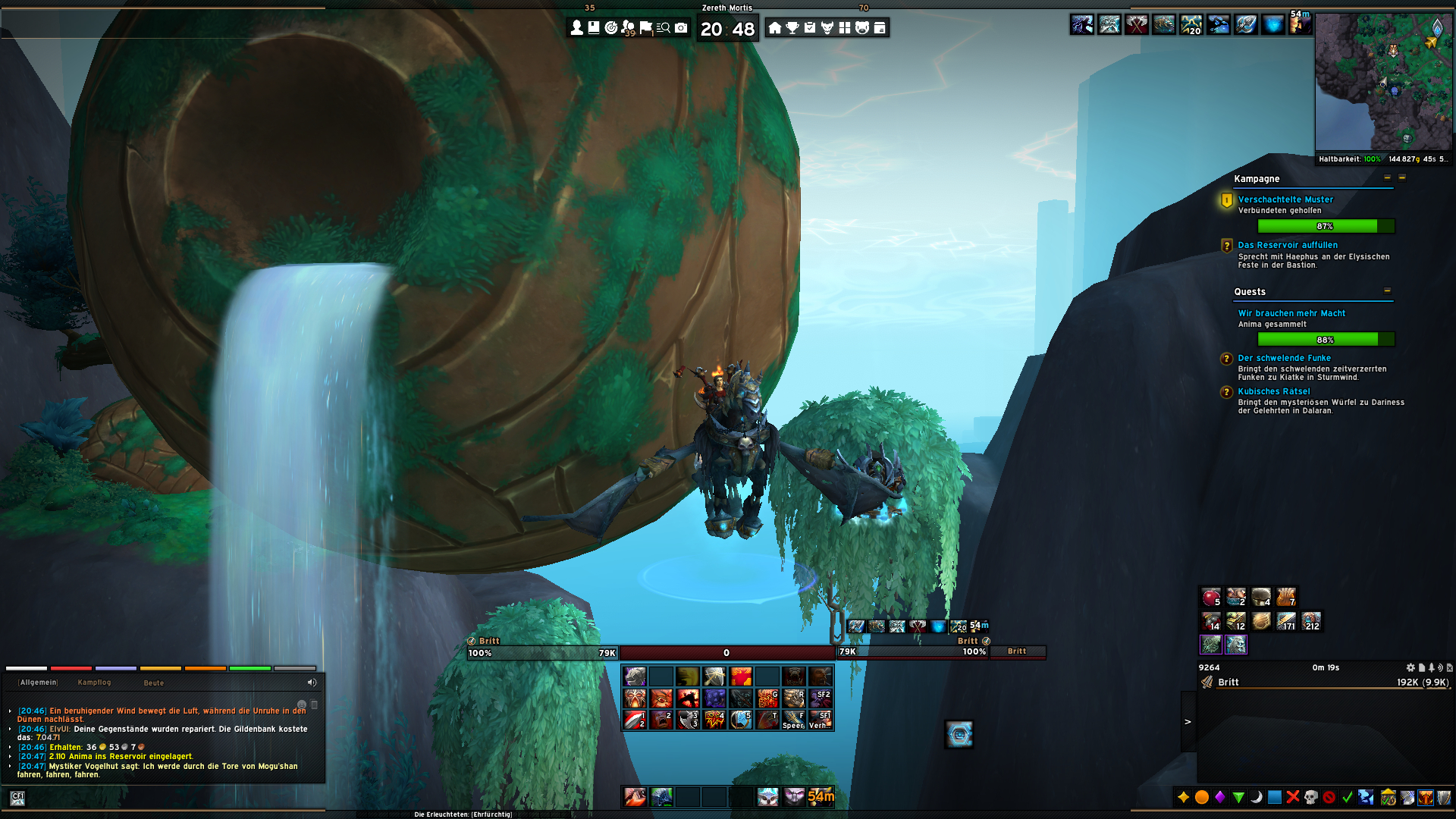1456x819 pixels.
Task: Open the talents target icon in the toolbar
Action: pos(610,28)
